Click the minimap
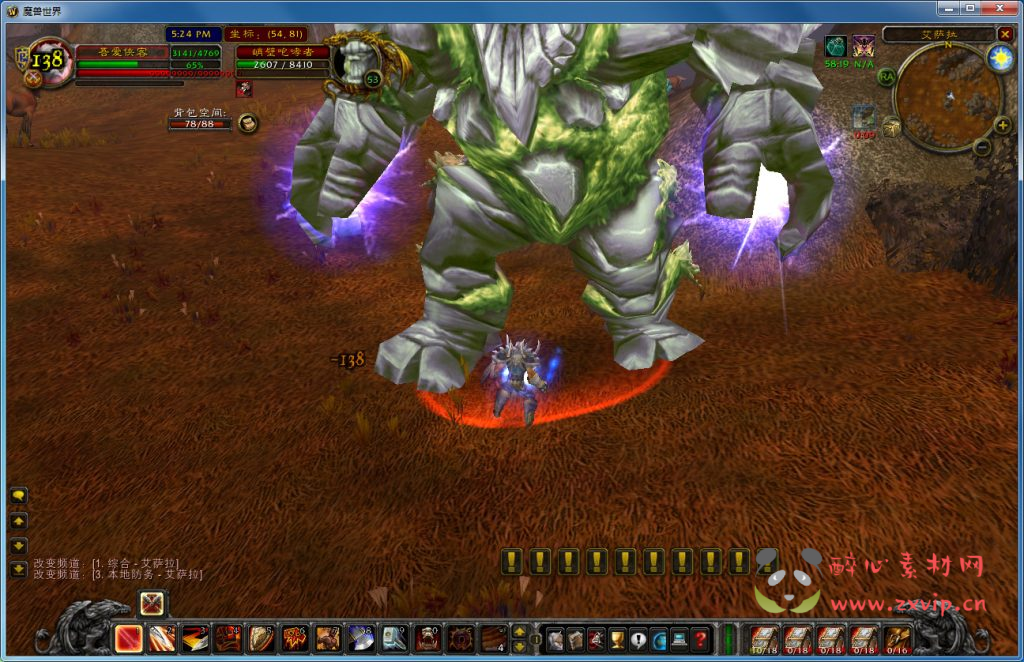This screenshot has height=662, width=1024. pos(947,97)
